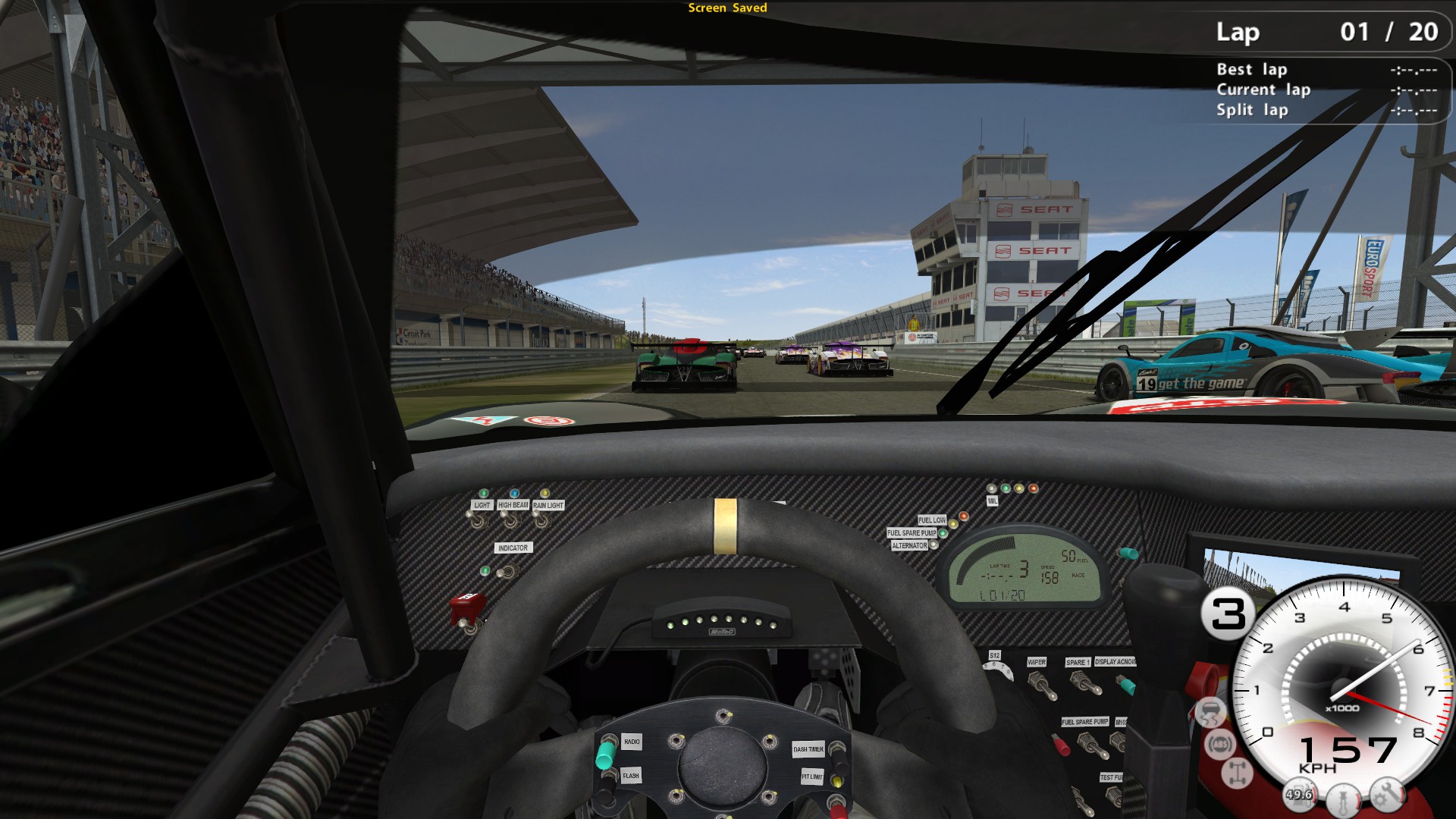Select the traction control icon beside the tachometer
Image resolution: width=1456 pixels, height=819 pixels.
pyautogui.click(x=1211, y=713)
